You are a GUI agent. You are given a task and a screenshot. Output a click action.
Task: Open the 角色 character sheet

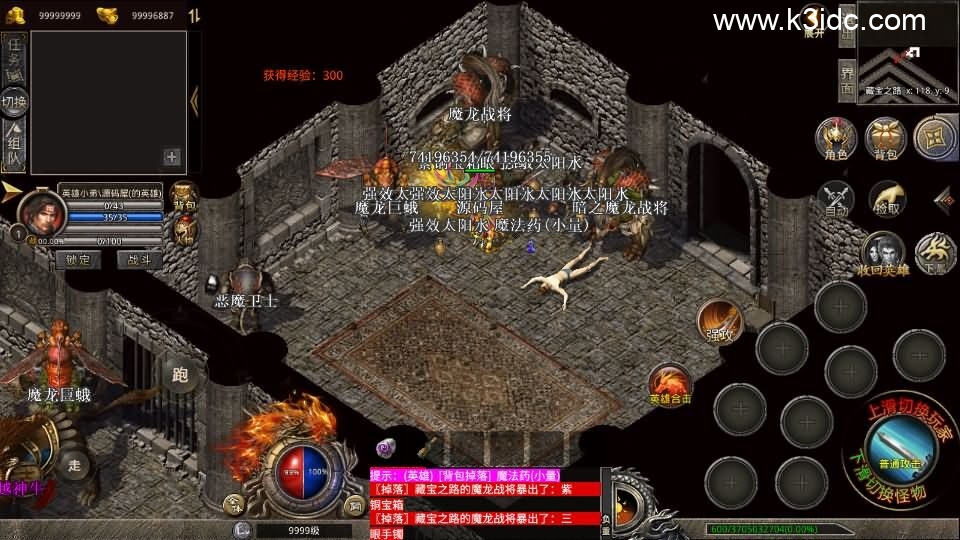[x=834, y=140]
